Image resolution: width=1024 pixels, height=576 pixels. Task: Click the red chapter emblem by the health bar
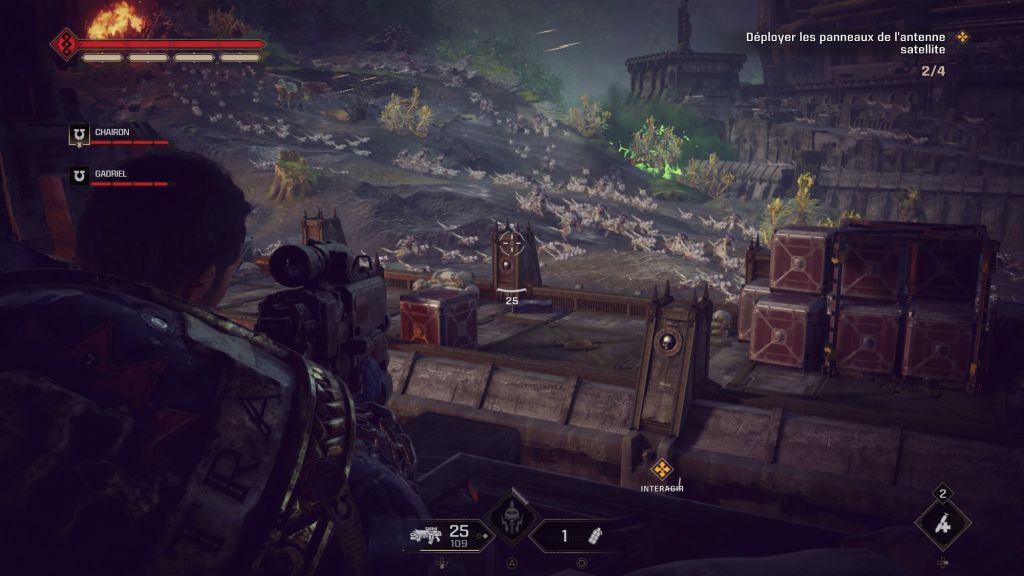click(x=66, y=44)
